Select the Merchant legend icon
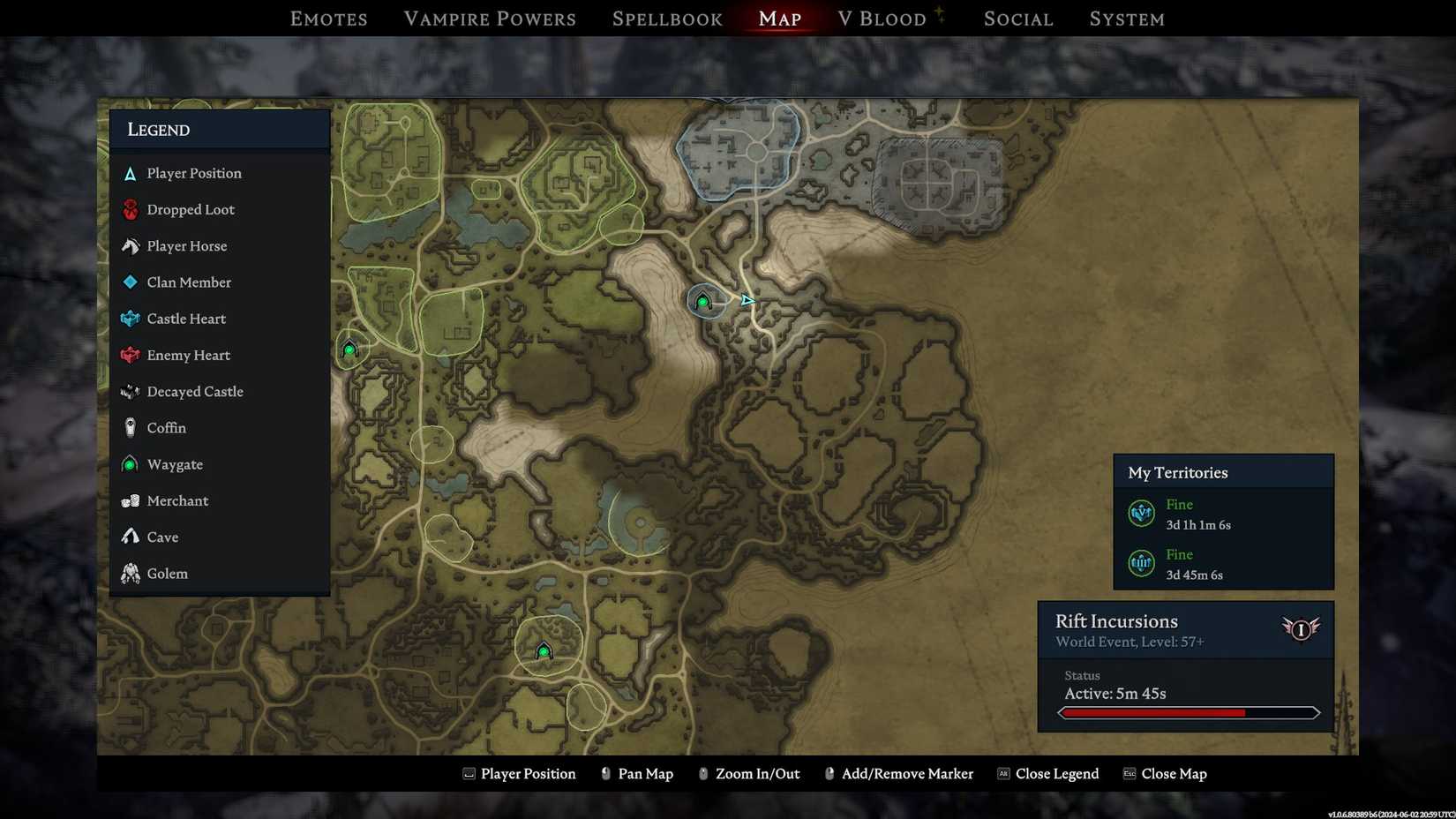This screenshot has width=1456, height=819. pyautogui.click(x=130, y=500)
